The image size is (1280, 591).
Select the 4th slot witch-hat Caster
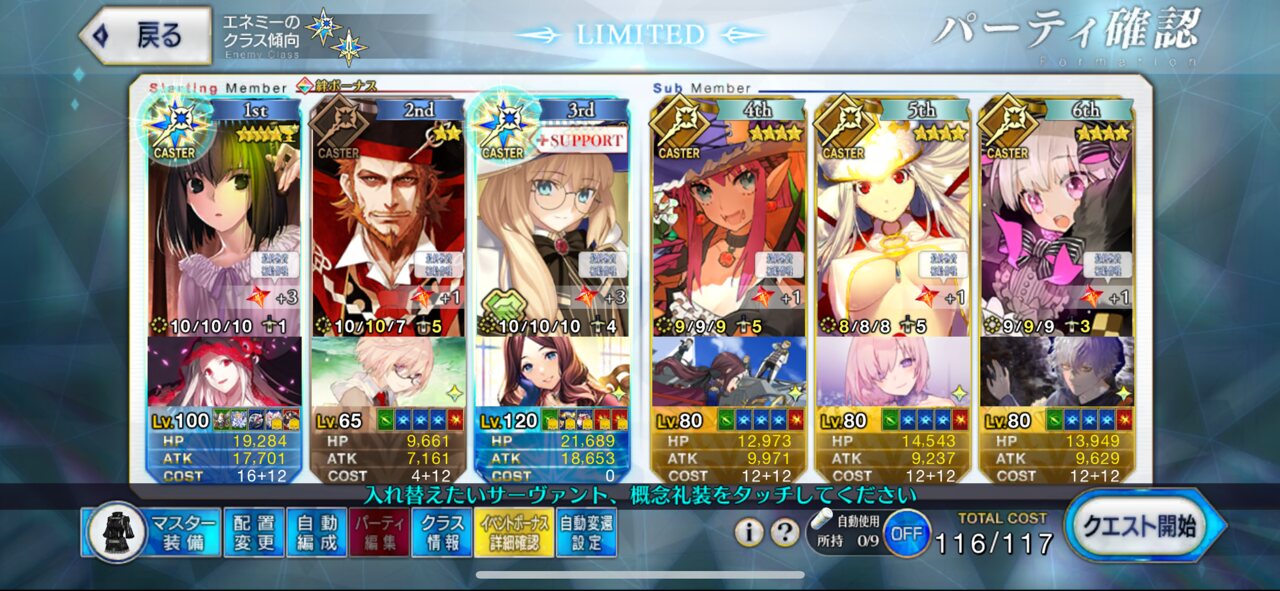(728, 230)
